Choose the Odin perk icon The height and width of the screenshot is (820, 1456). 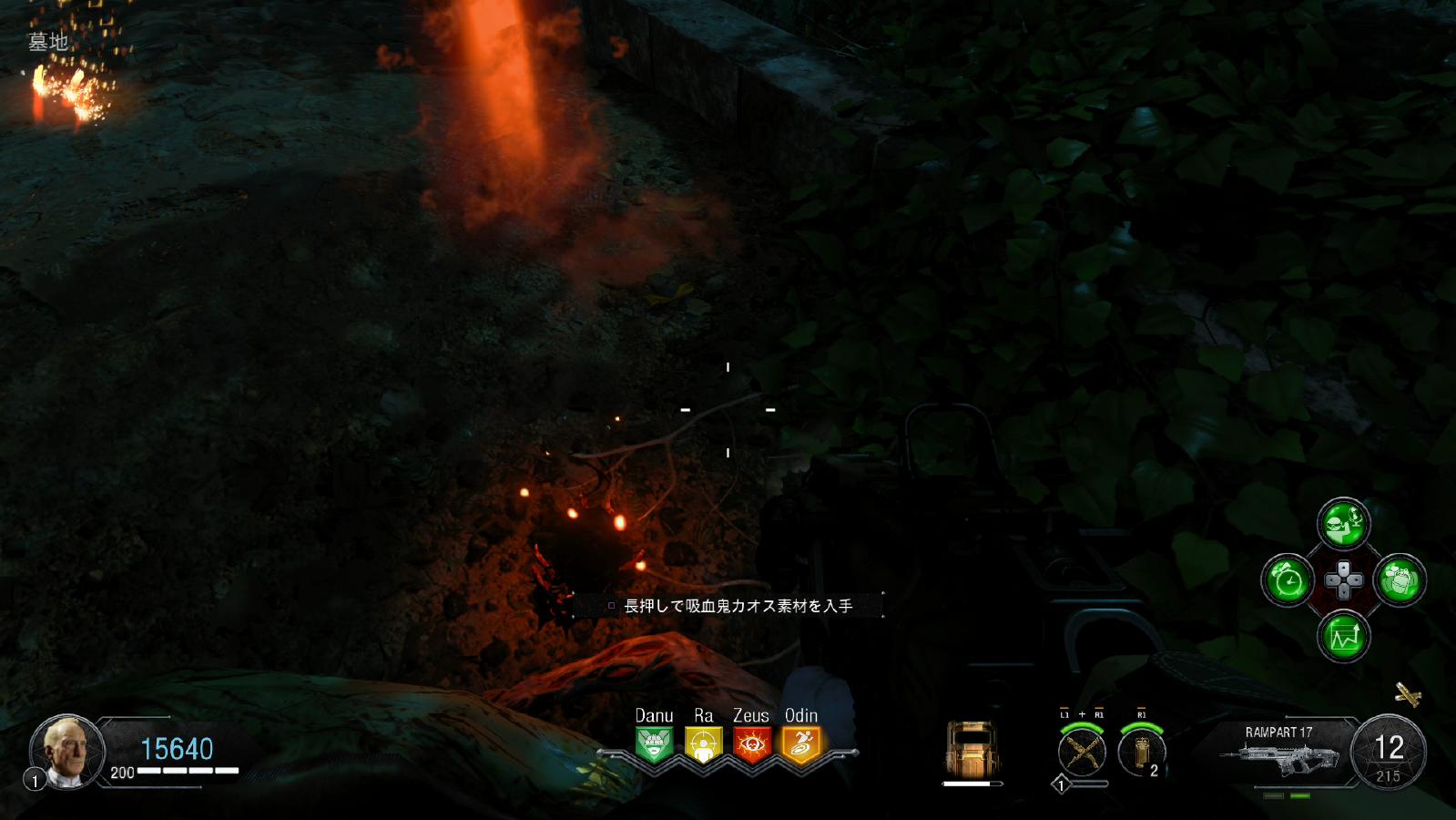(801, 744)
